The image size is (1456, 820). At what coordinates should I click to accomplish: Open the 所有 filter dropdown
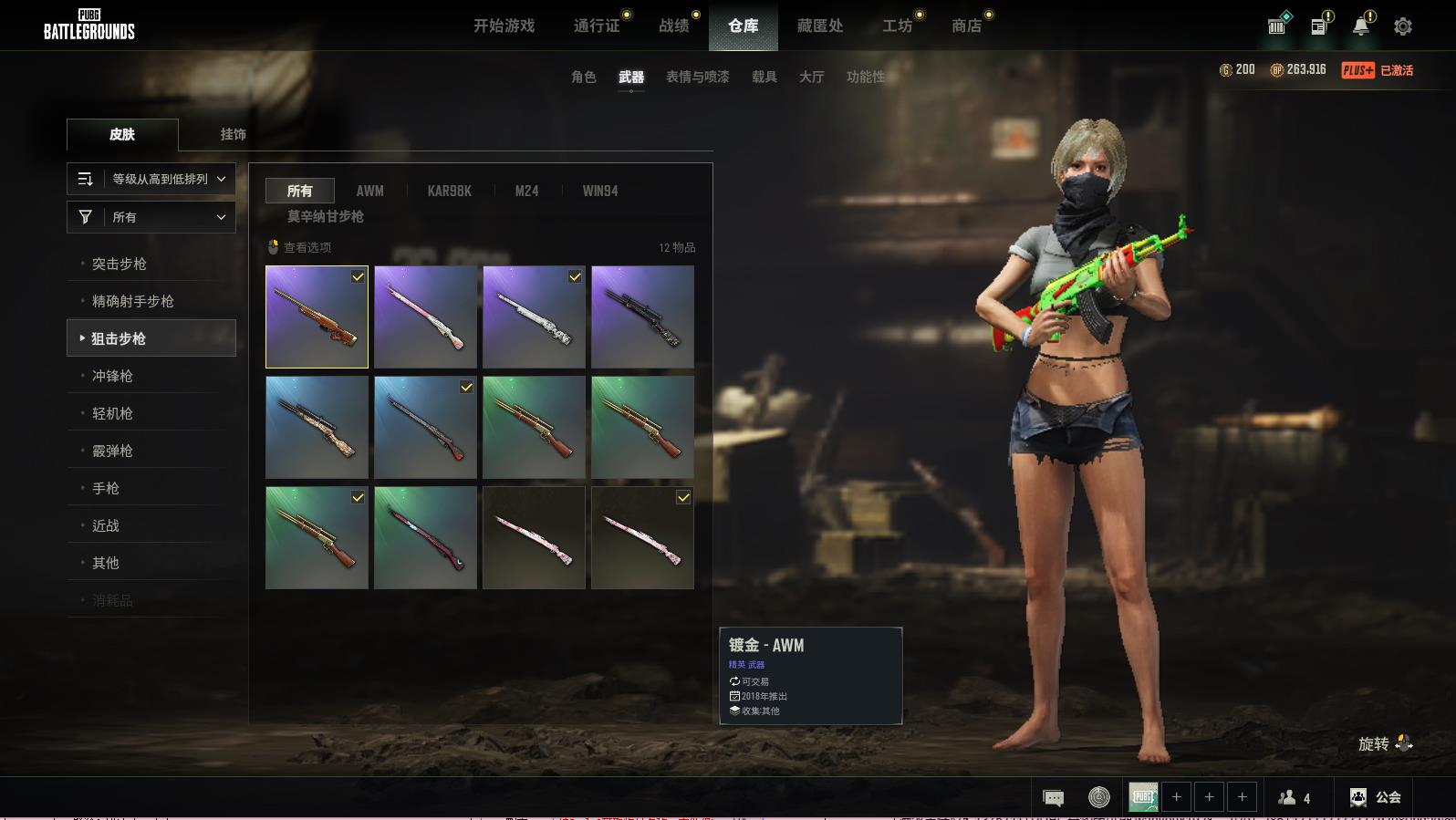pos(151,217)
